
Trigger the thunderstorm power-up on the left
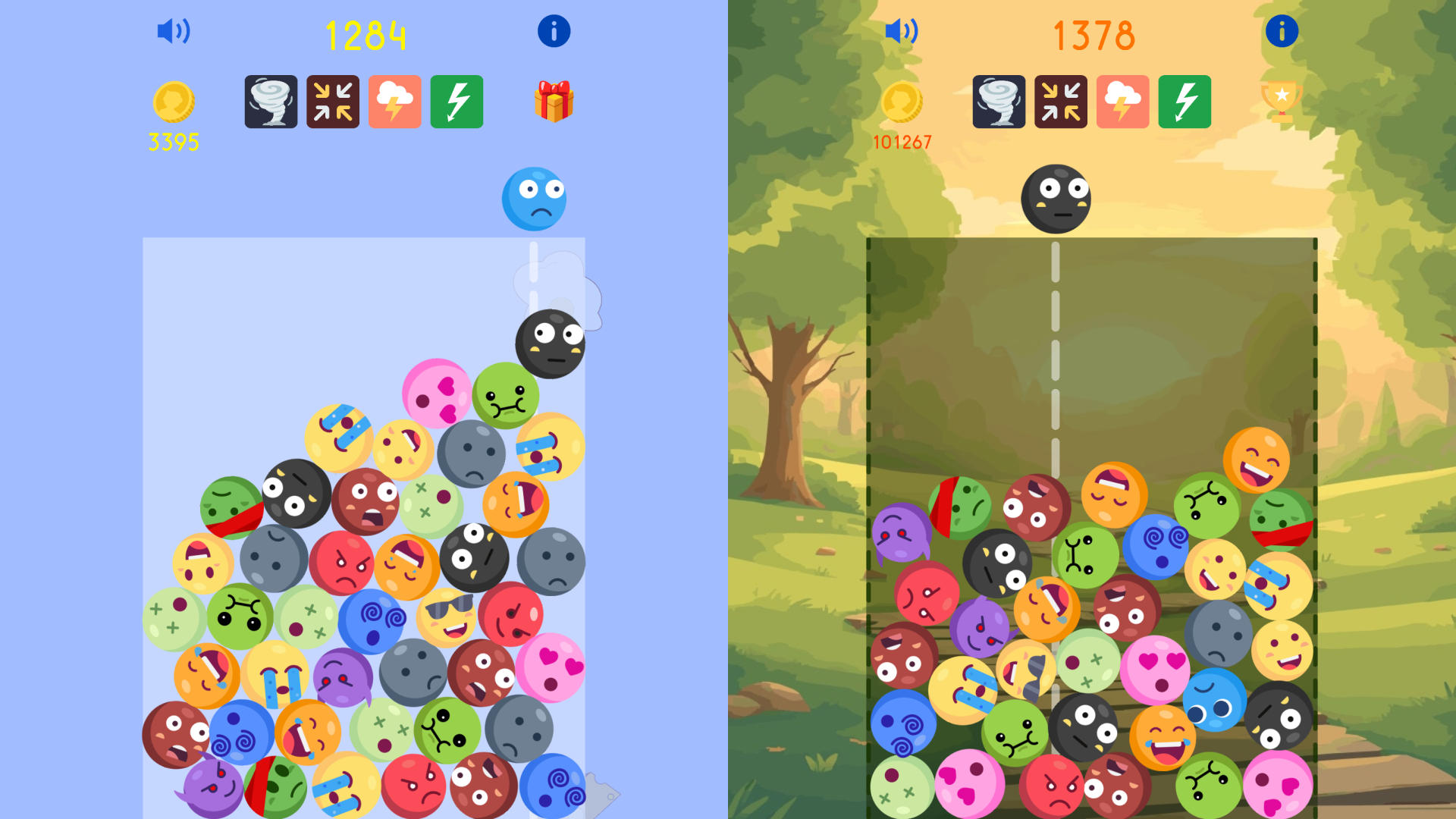coord(394,102)
